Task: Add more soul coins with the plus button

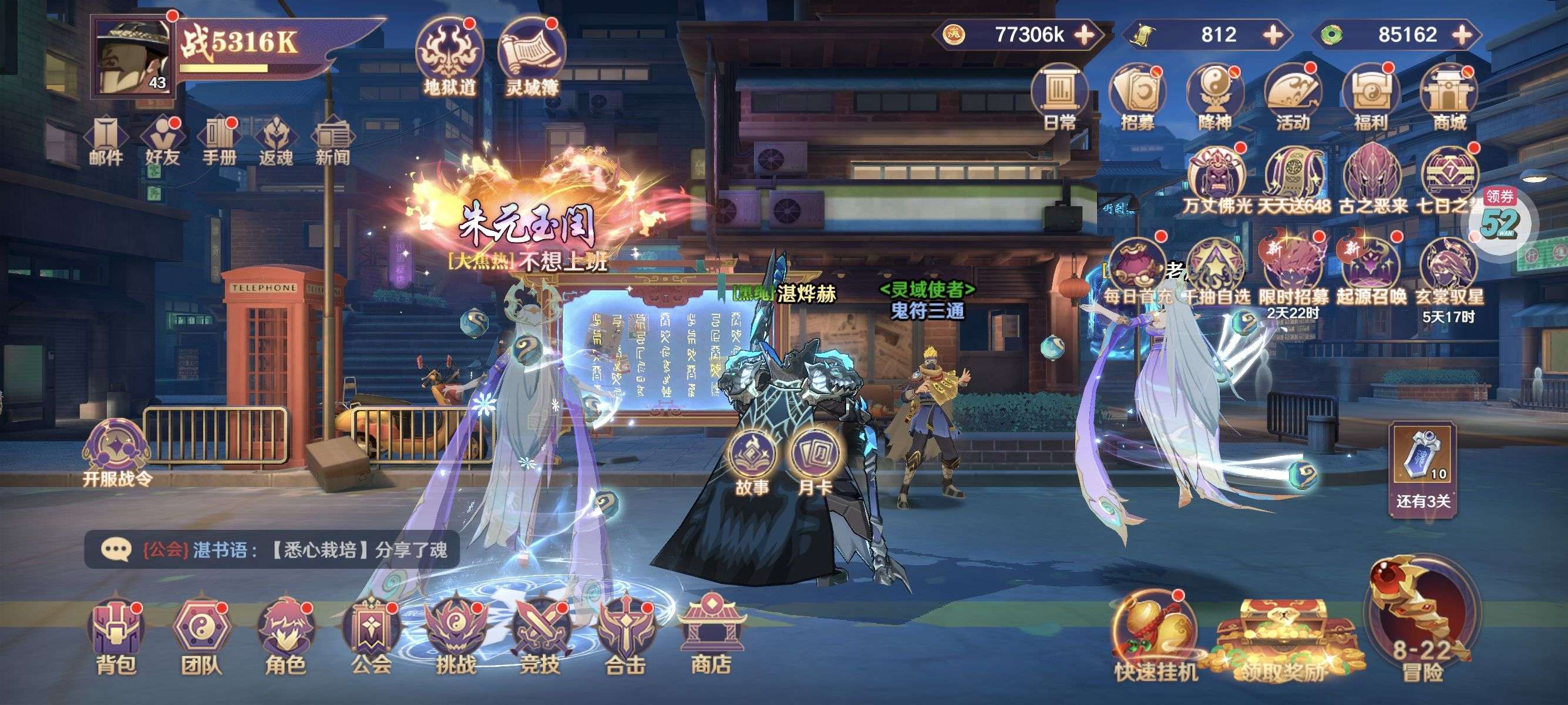Action: 1084,35
